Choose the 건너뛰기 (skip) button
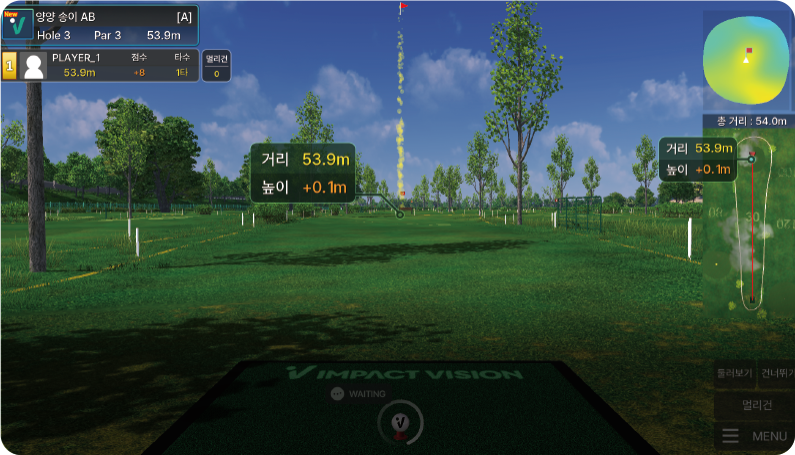Viewport: 795px width, 455px height. click(776, 373)
